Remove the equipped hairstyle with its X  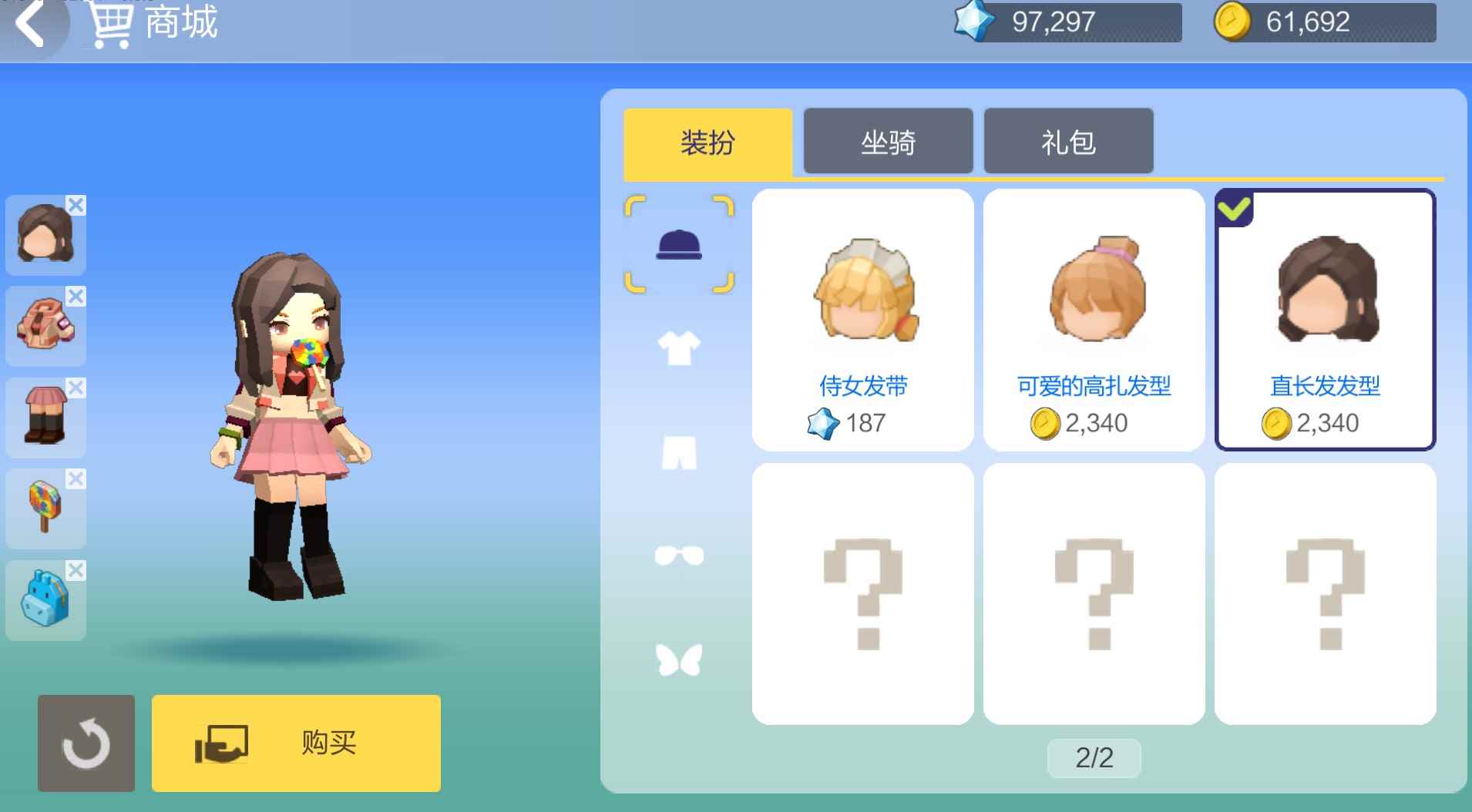tap(76, 205)
